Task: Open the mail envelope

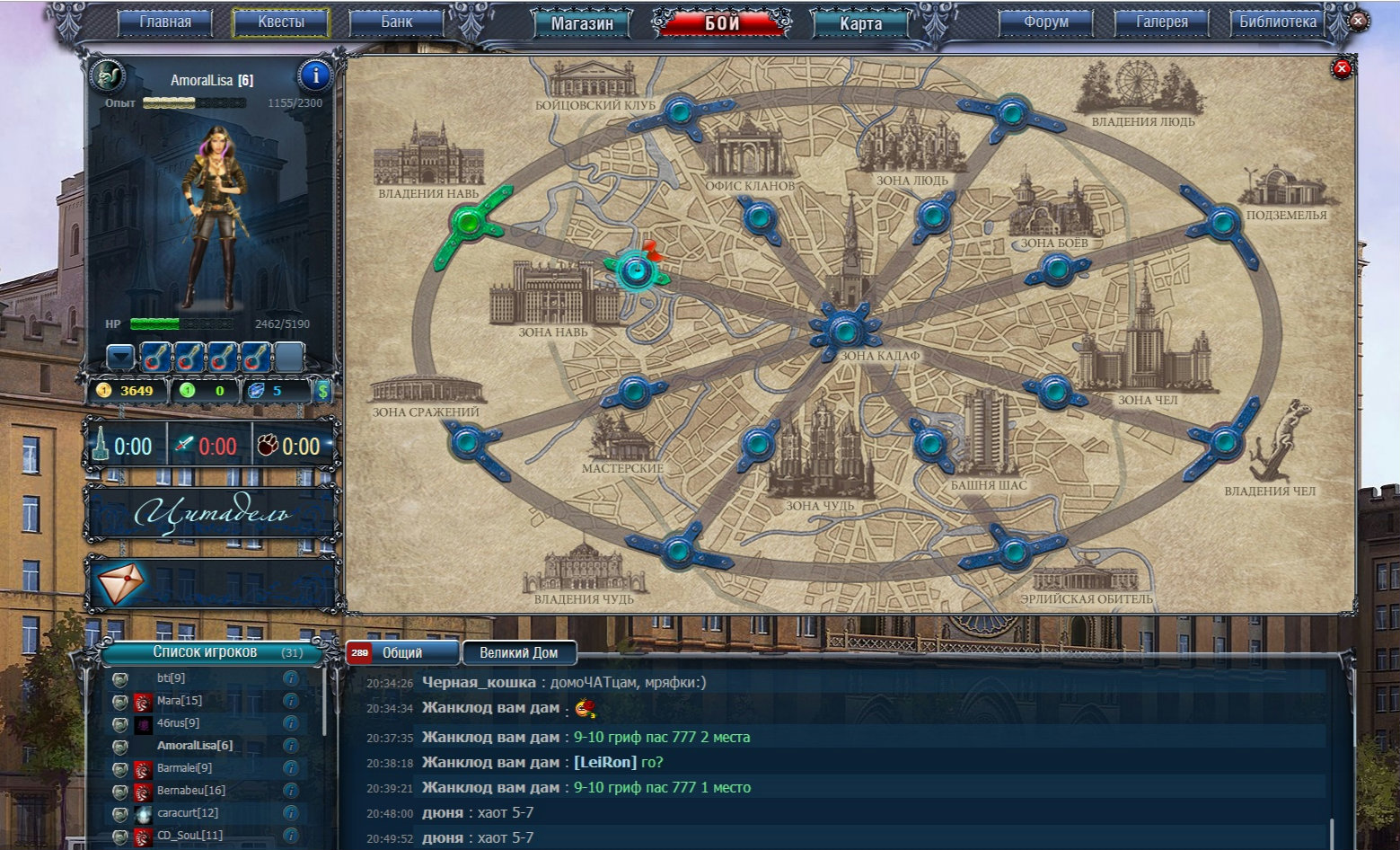Action: coord(120,584)
